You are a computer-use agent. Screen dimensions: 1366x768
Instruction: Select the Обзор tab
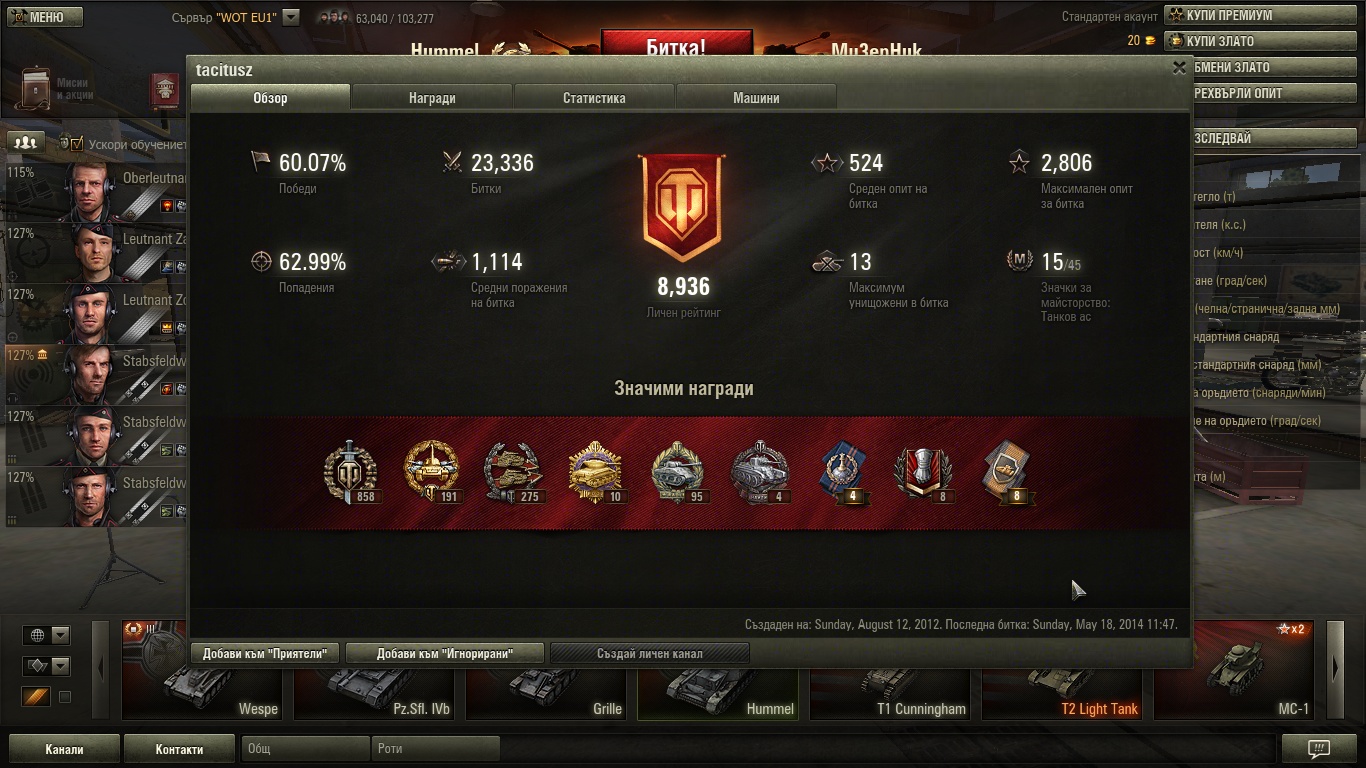point(270,98)
